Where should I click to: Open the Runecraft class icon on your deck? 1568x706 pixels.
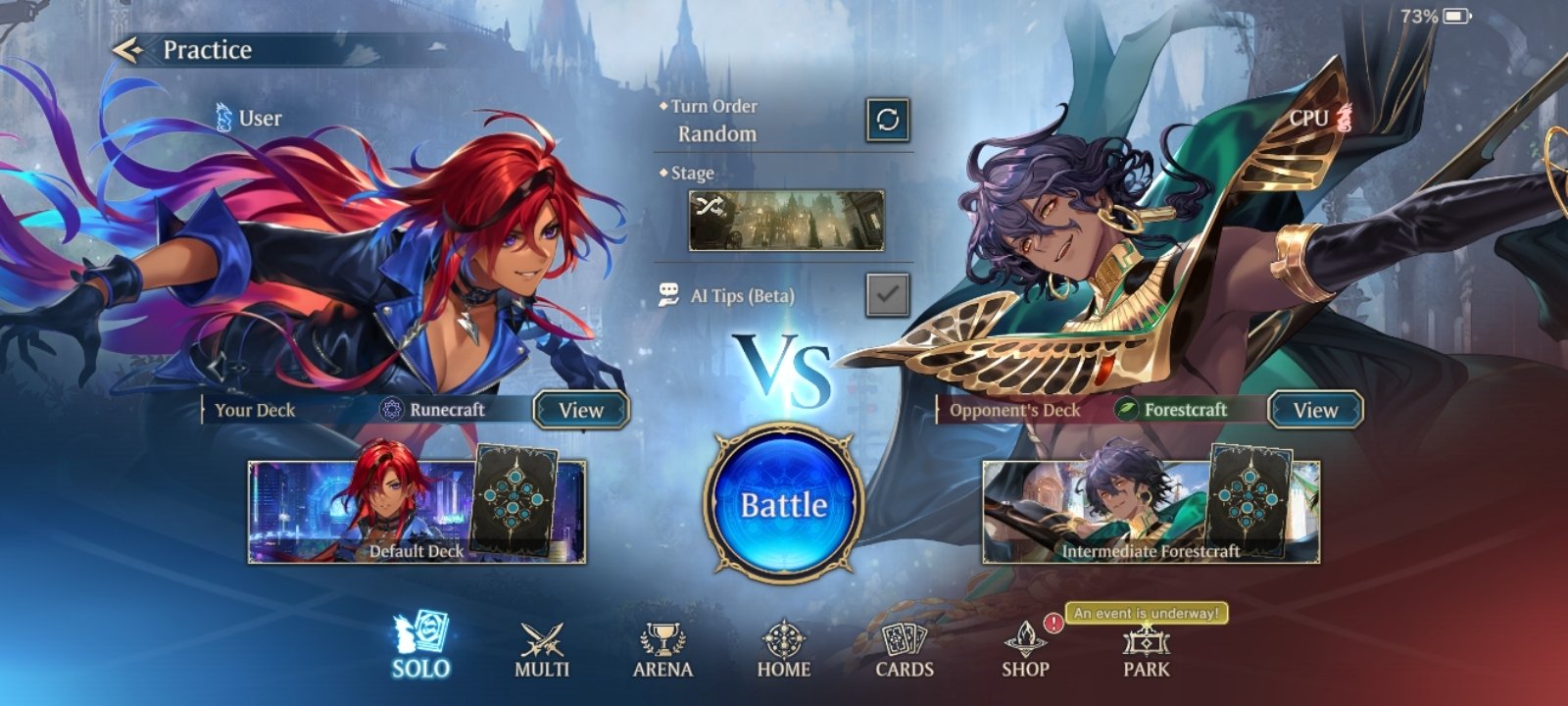pyautogui.click(x=392, y=410)
